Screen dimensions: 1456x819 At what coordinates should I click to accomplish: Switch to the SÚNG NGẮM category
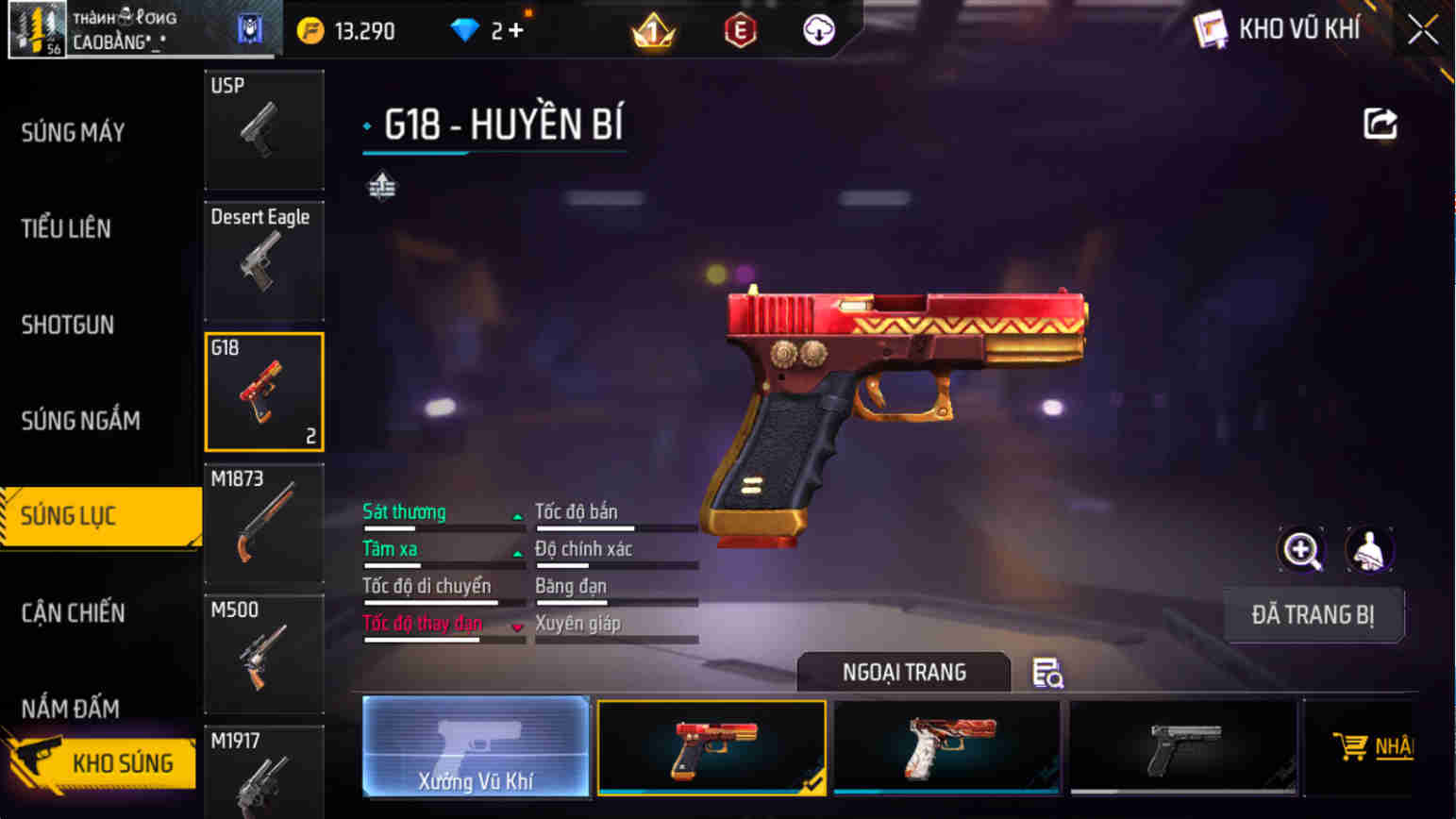pos(81,422)
